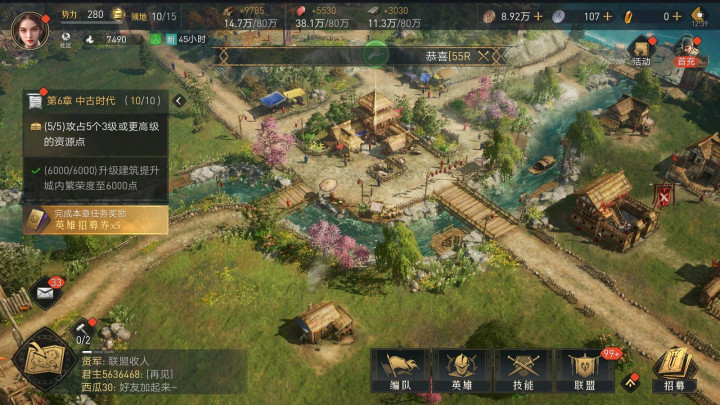Open the 编队 formation menu
The width and height of the screenshot is (720, 405).
click(397, 372)
